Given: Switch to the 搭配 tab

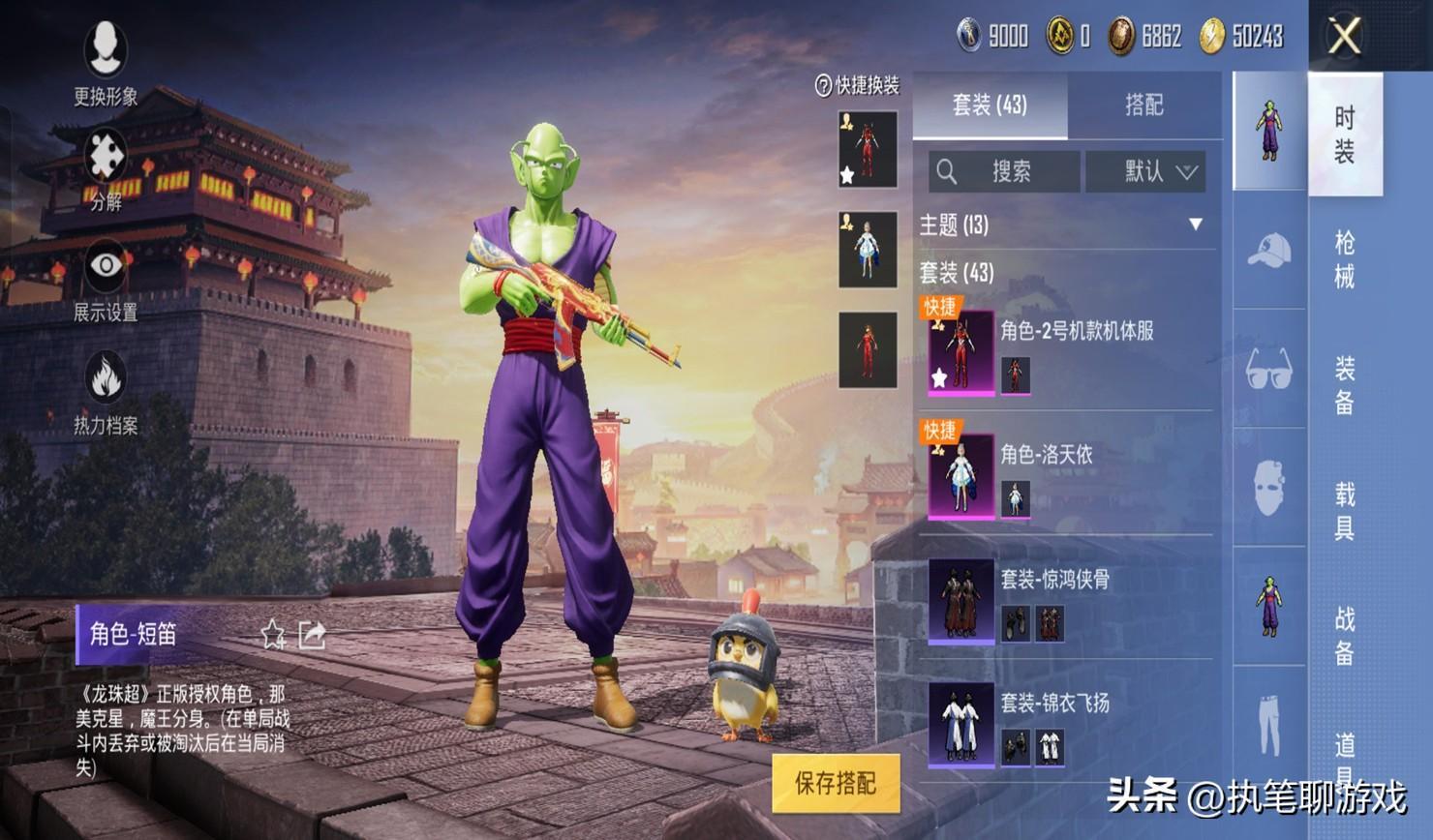Looking at the screenshot, I should pos(1143,105).
